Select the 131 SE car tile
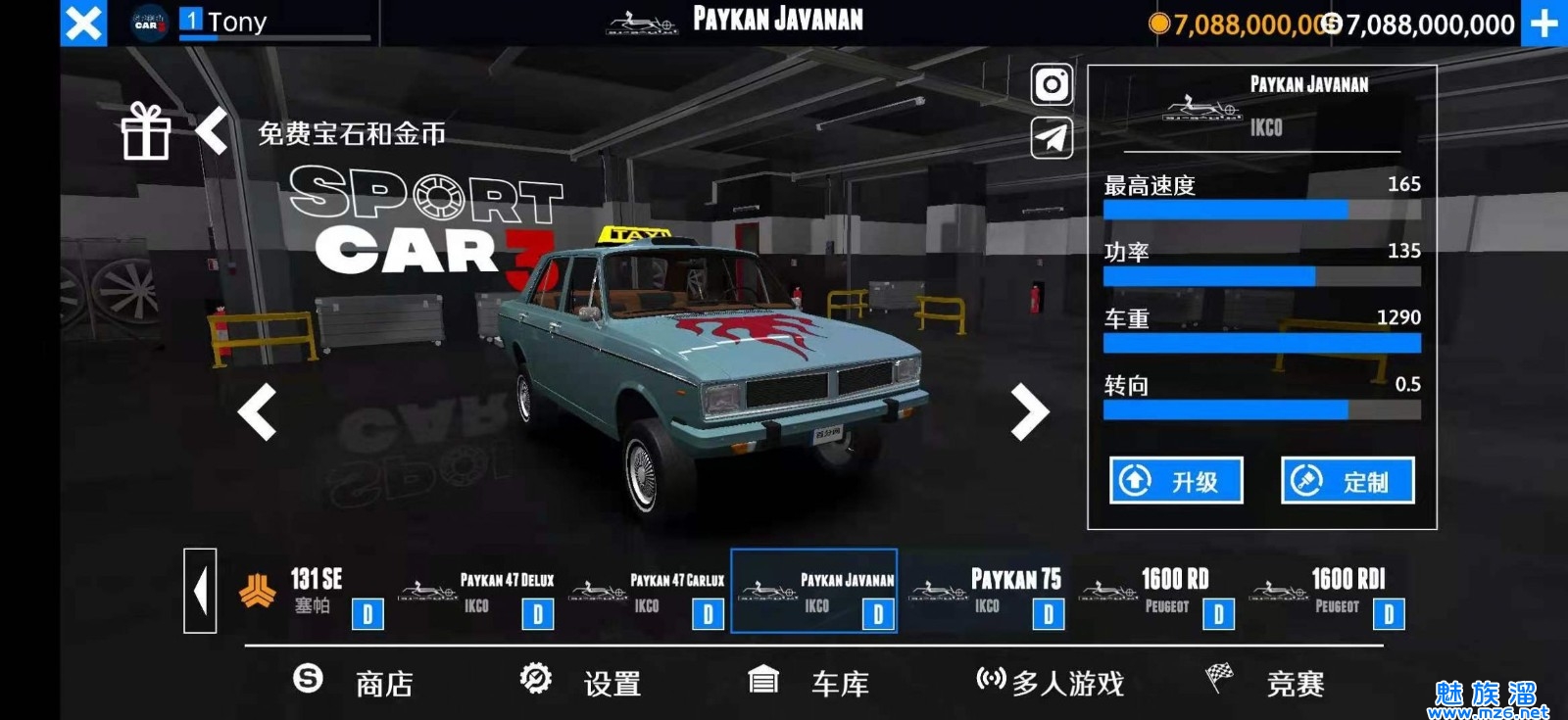1568x720 pixels. tap(309, 592)
